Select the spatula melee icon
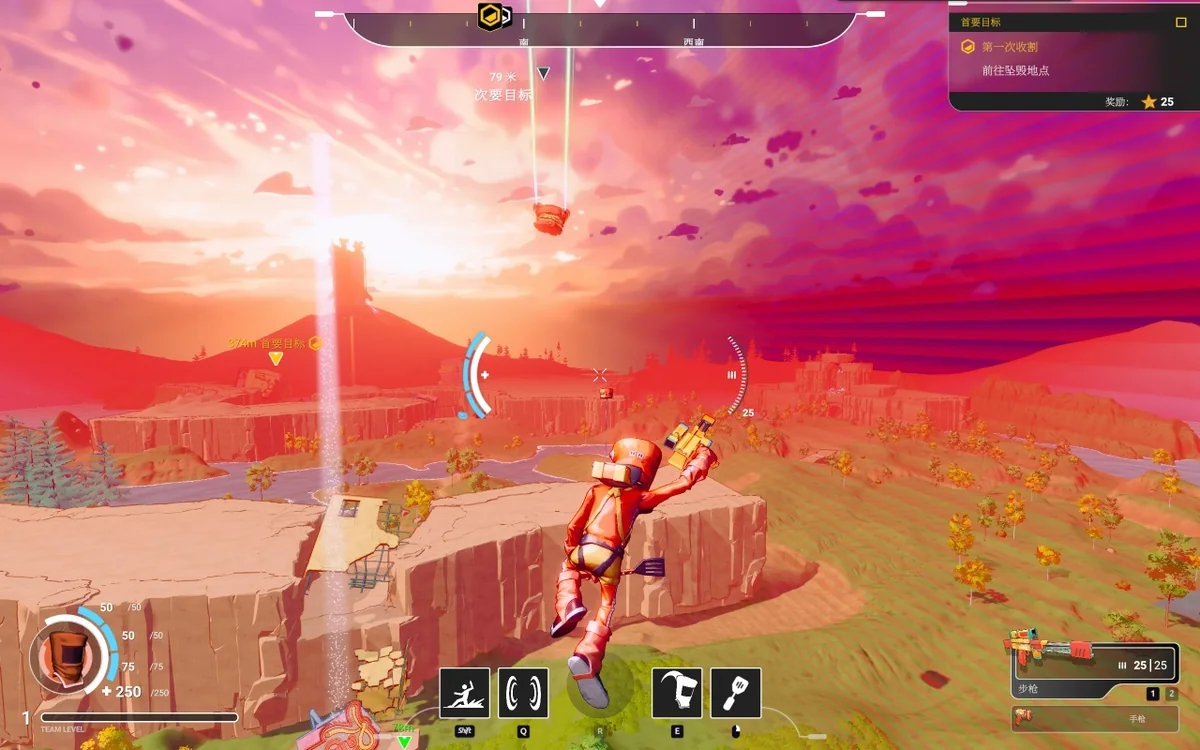Image resolution: width=1200 pixels, height=750 pixels. (x=736, y=693)
